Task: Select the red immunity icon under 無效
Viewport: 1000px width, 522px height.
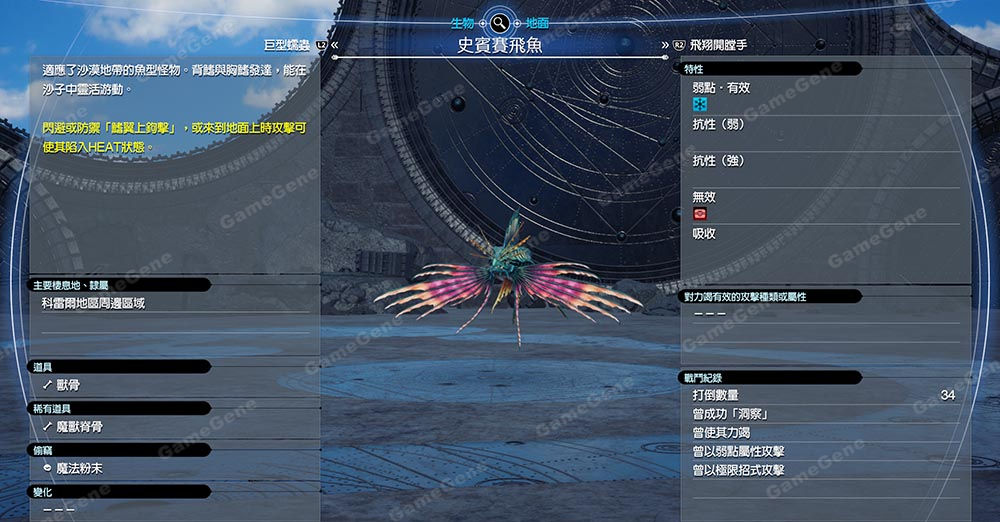Action: [700, 215]
